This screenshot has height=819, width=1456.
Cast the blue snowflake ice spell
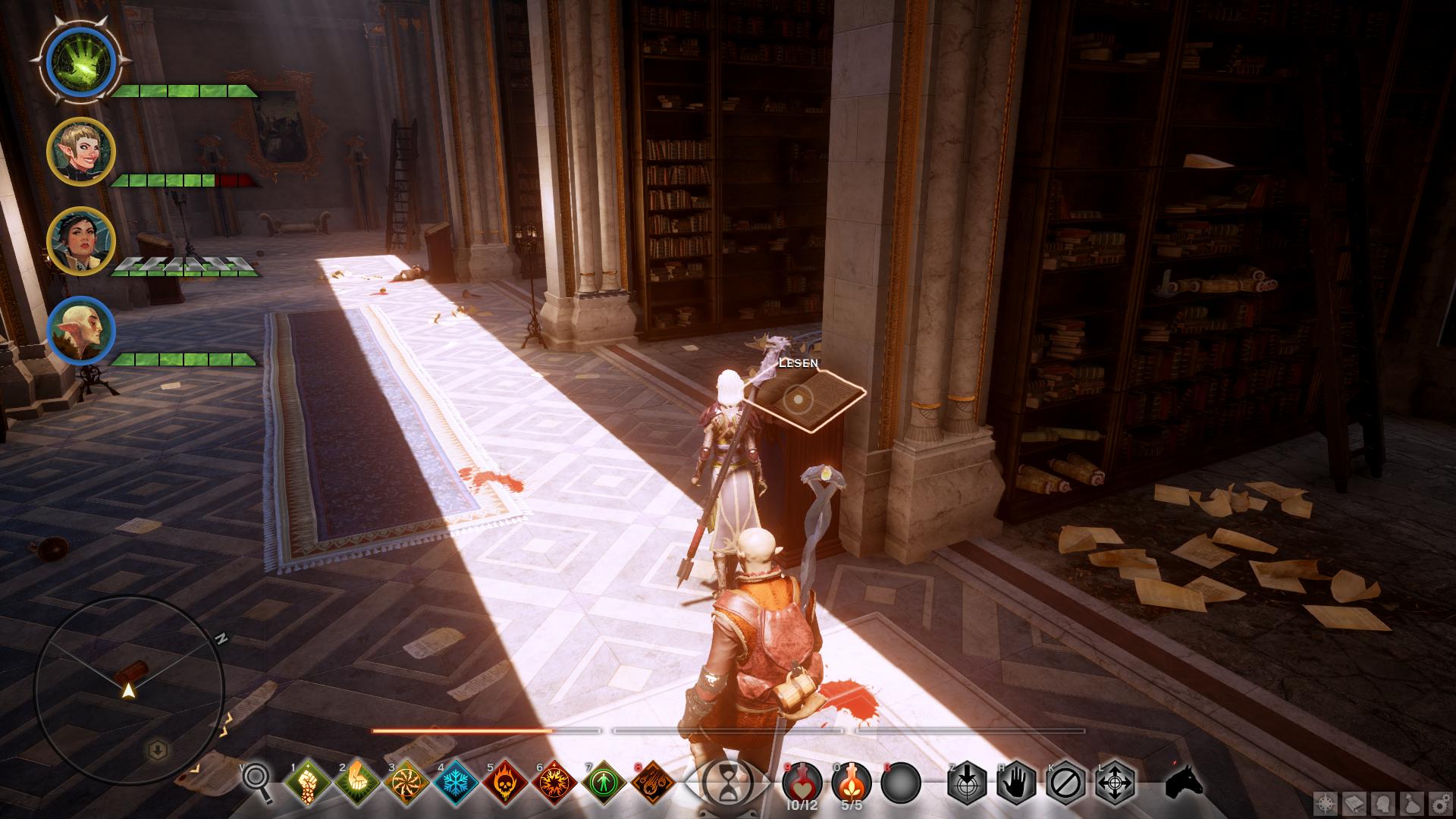point(456,782)
